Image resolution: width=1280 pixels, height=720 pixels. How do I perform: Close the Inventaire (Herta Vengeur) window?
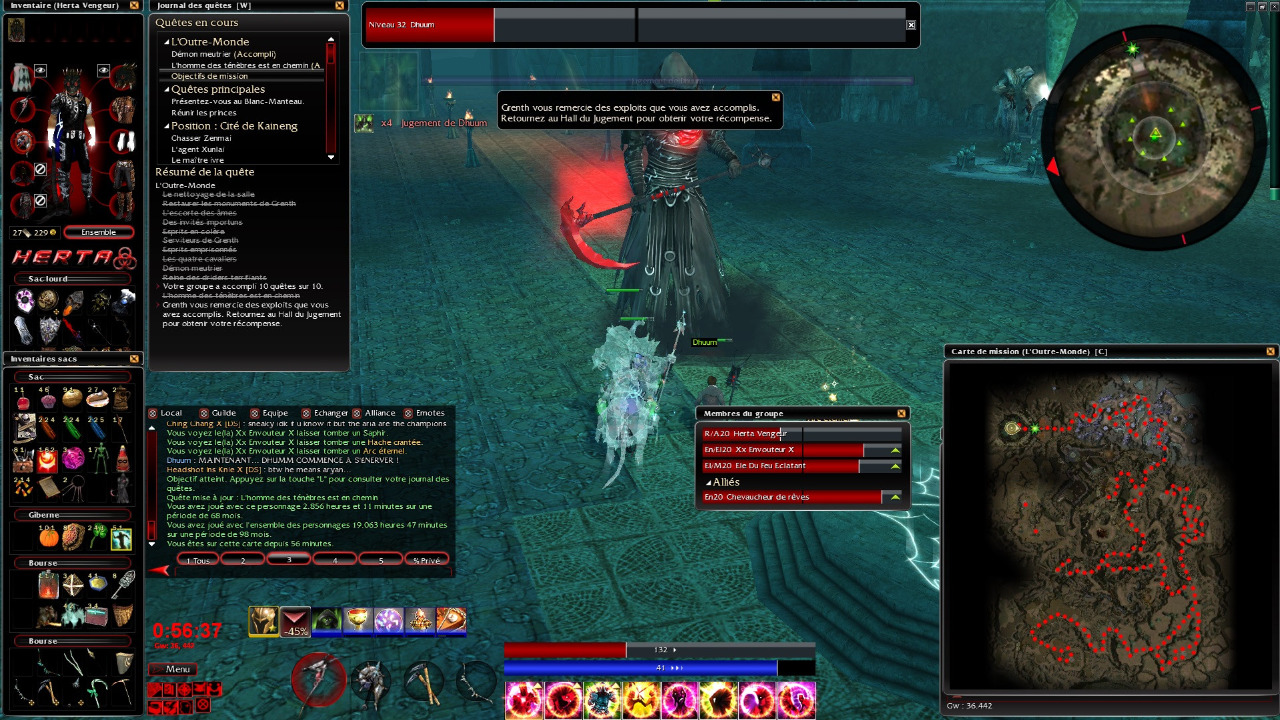coord(135,6)
